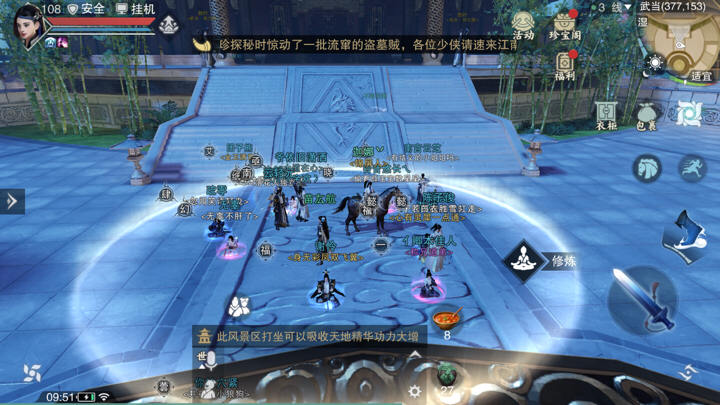
Task: Toggle 挂机 auto-battle mode
Action: [x=136, y=8]
